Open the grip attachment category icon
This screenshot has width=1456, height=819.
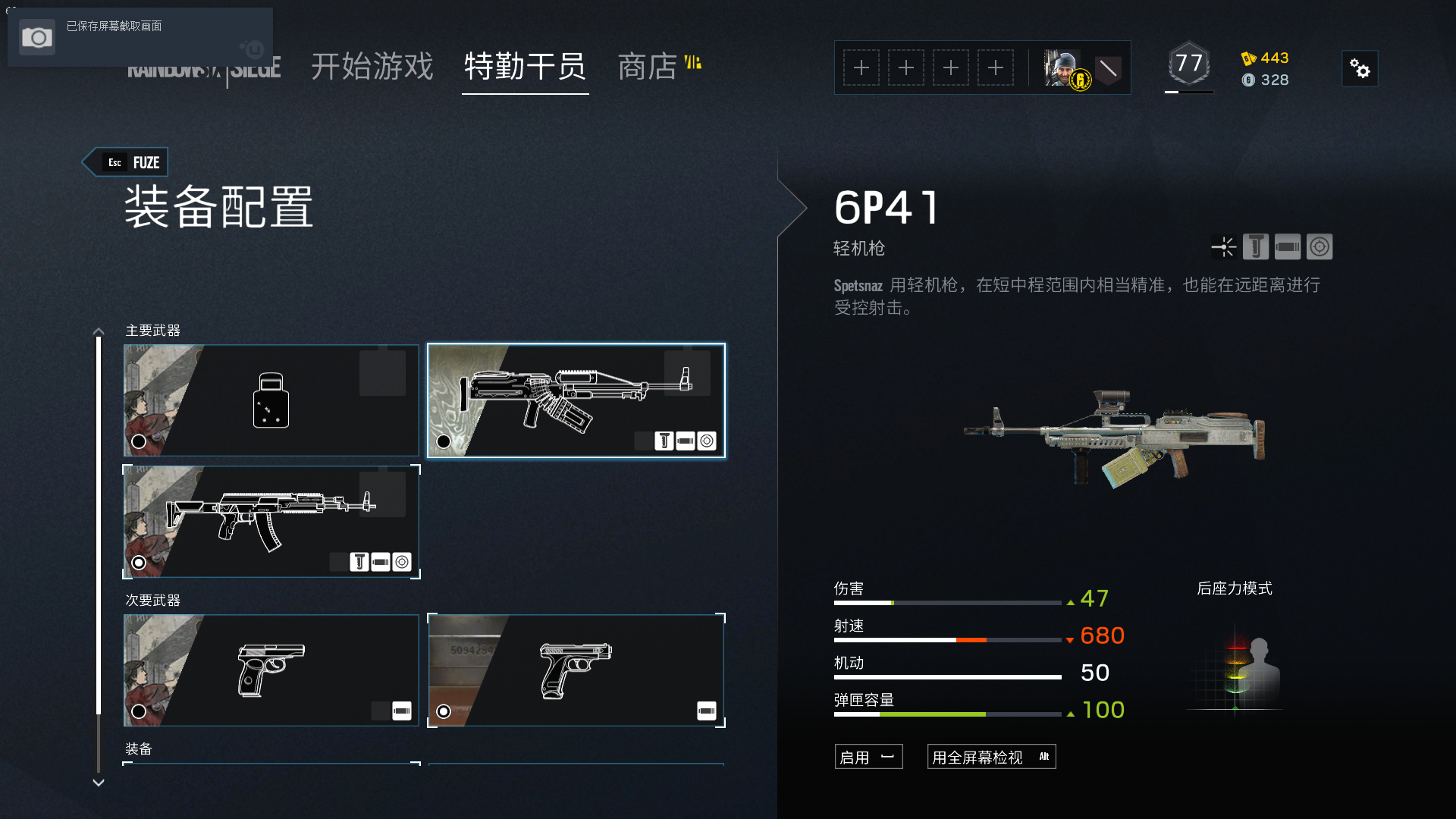(x=1256, y=246)
